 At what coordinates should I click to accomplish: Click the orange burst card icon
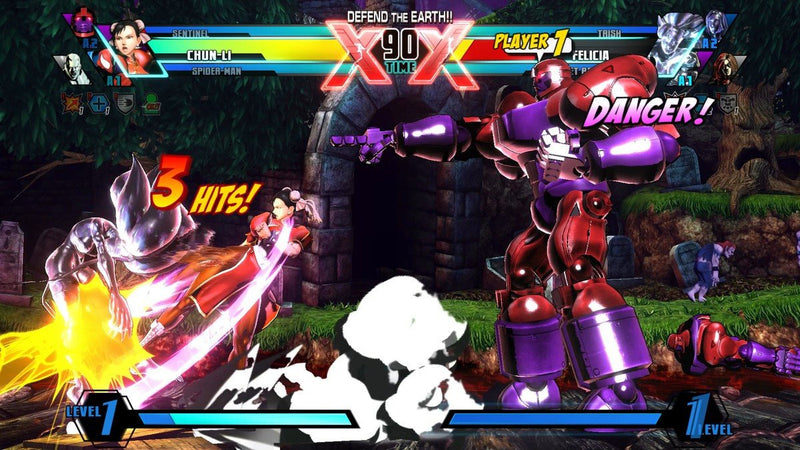tap(73, 100)
